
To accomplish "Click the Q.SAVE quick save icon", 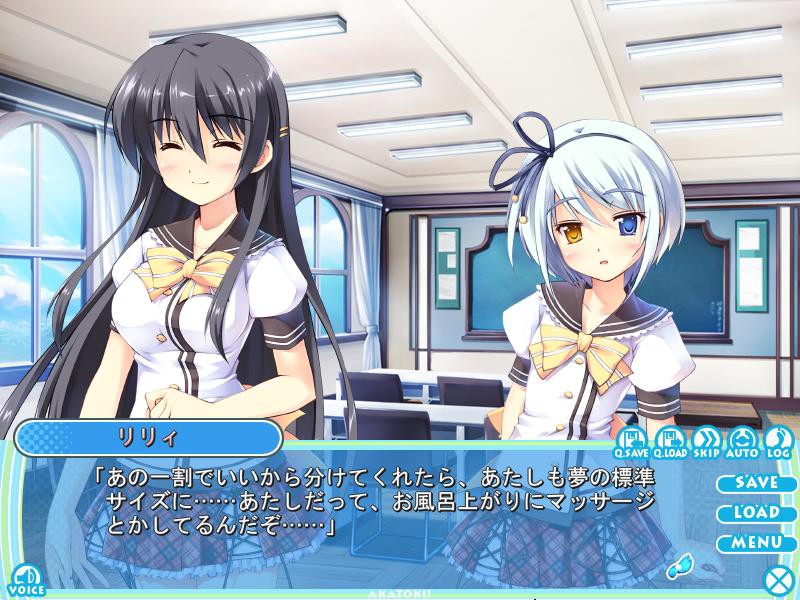I will 631,440.
